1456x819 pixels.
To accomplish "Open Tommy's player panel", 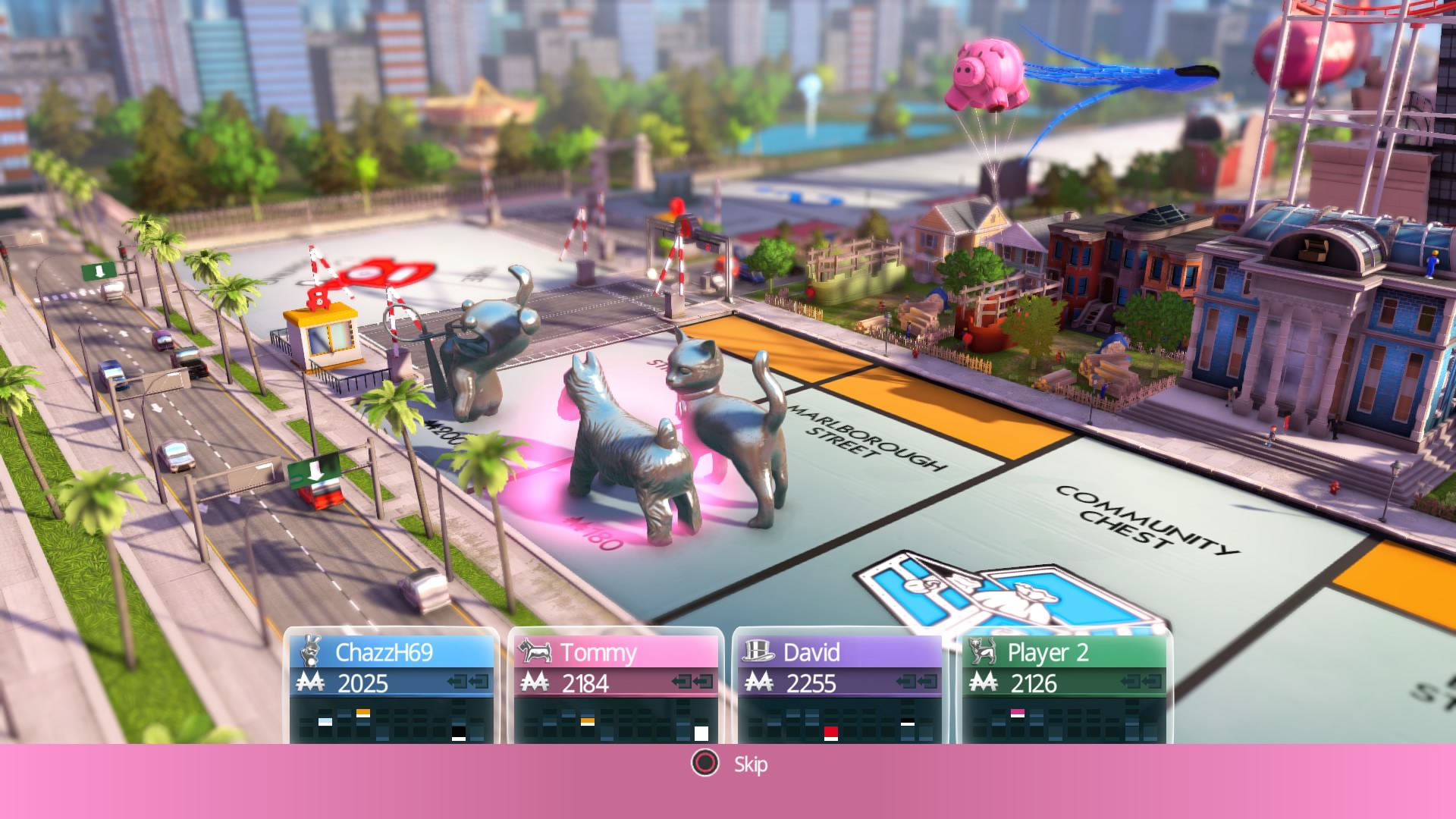I will point(616,686).
